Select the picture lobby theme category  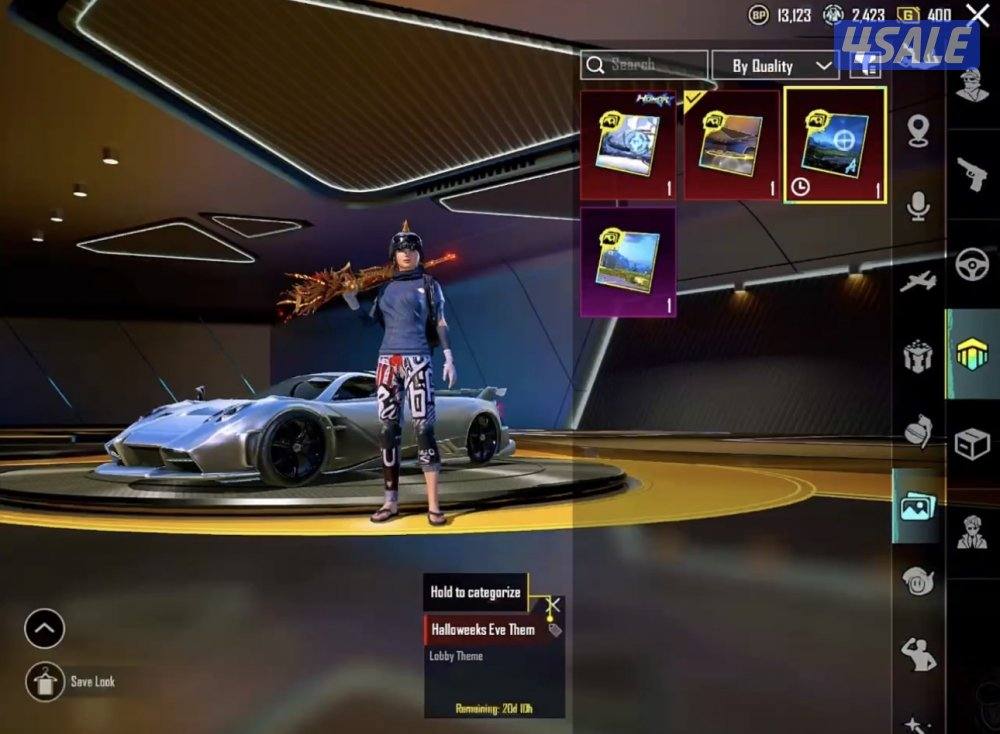point(917,506)
